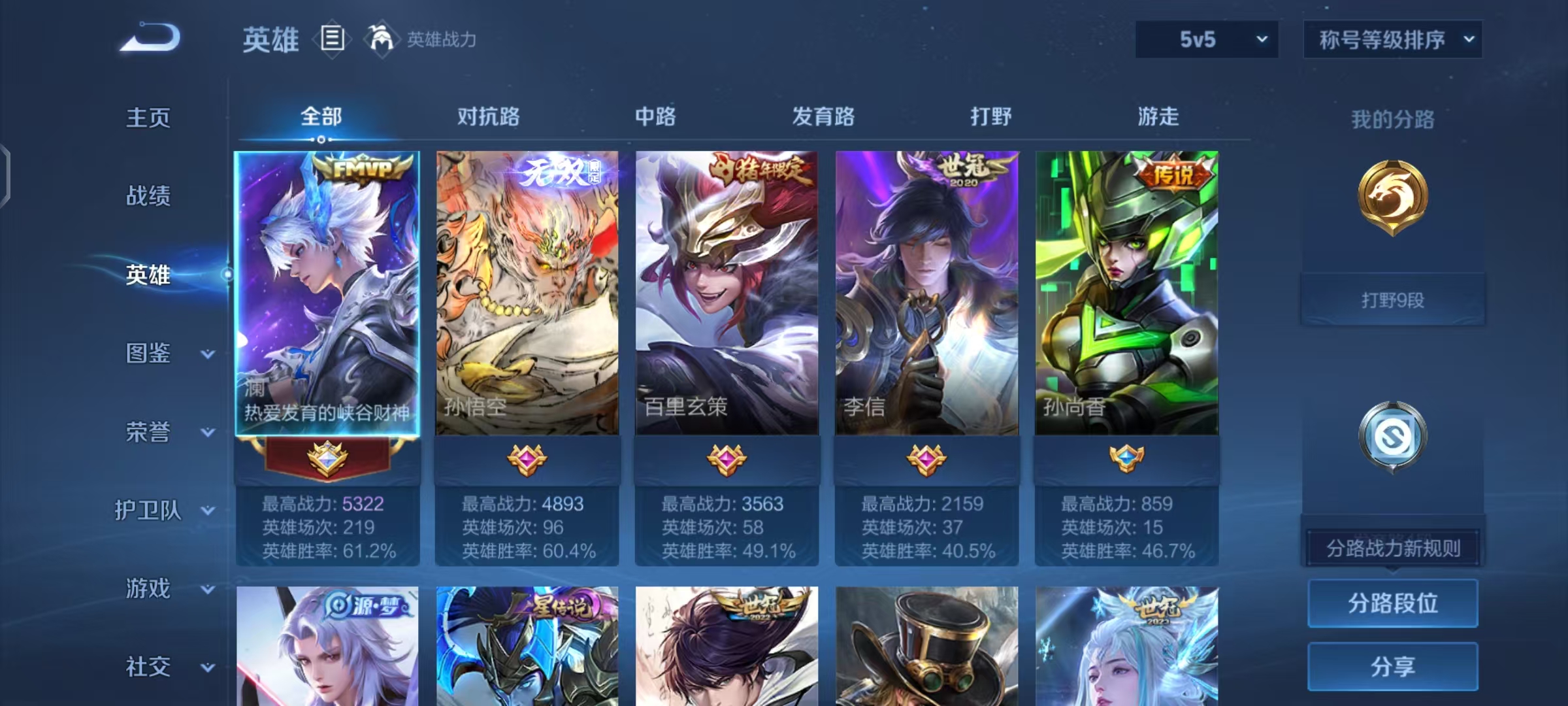Screen dimensions: 1568x706
Task: Click the 打野9段 rank display
Action: tap(1392, 299)
